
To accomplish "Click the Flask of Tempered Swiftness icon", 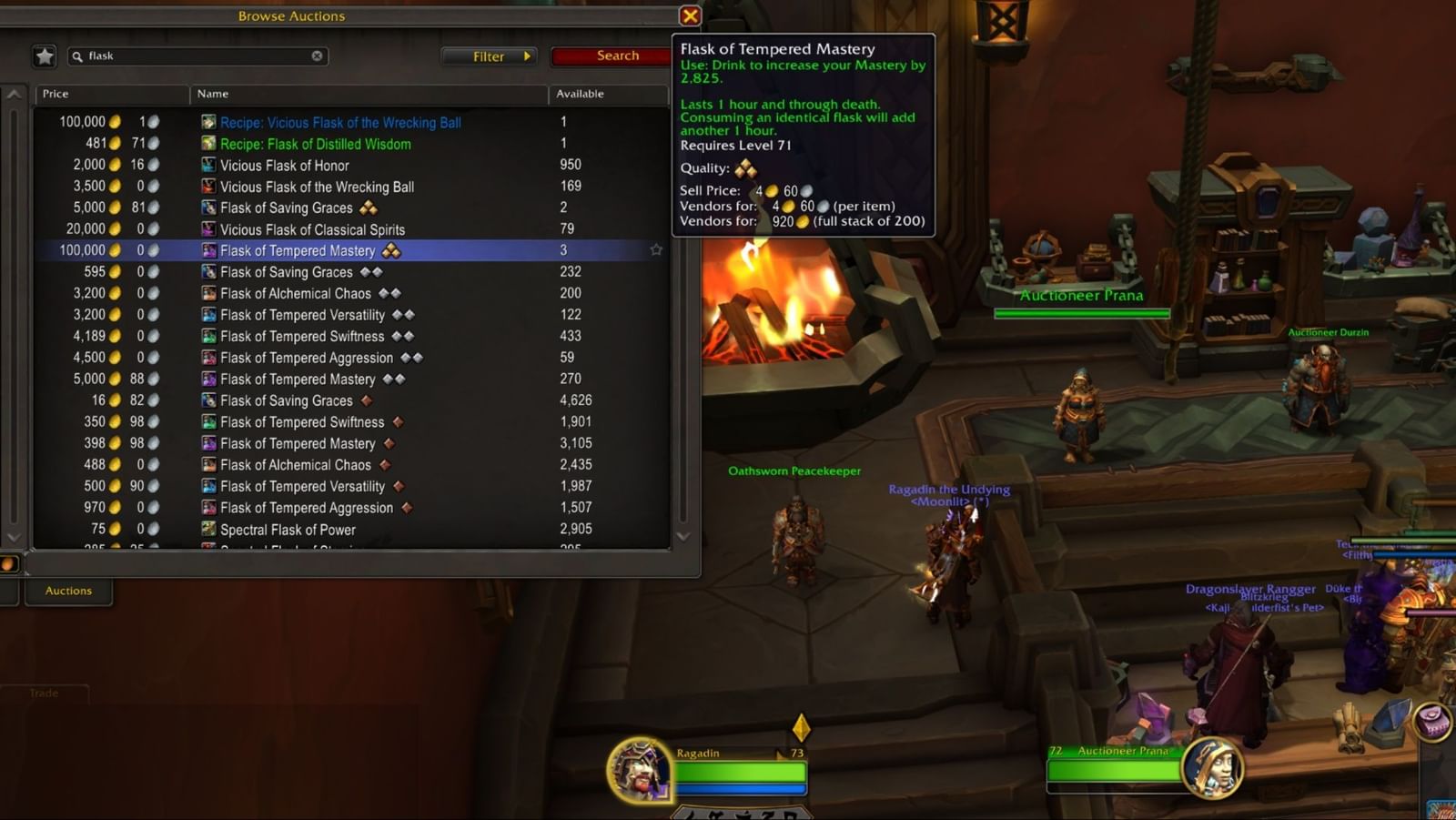I will point(207,336).
